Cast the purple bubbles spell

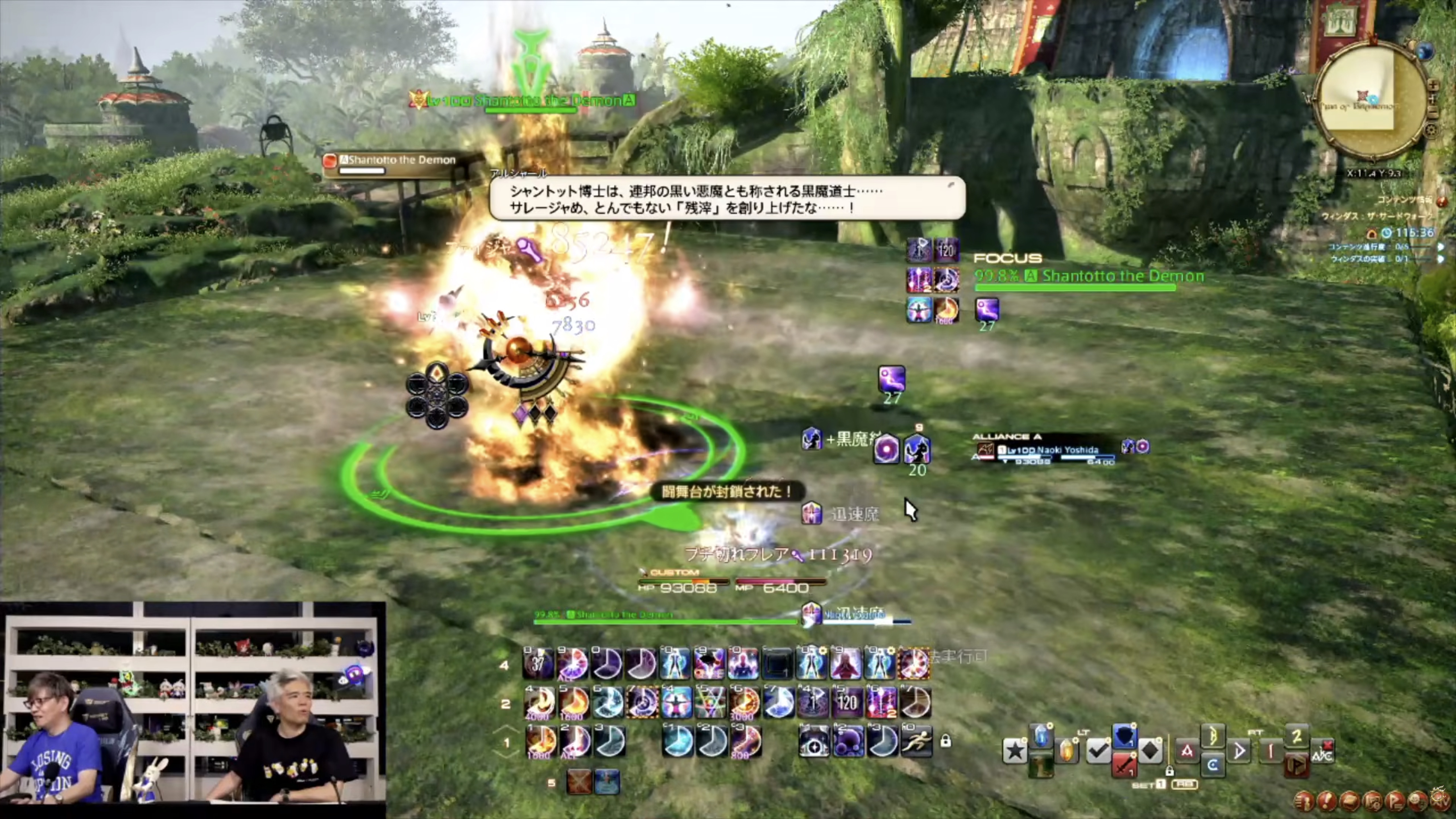[x=848, y=741]
